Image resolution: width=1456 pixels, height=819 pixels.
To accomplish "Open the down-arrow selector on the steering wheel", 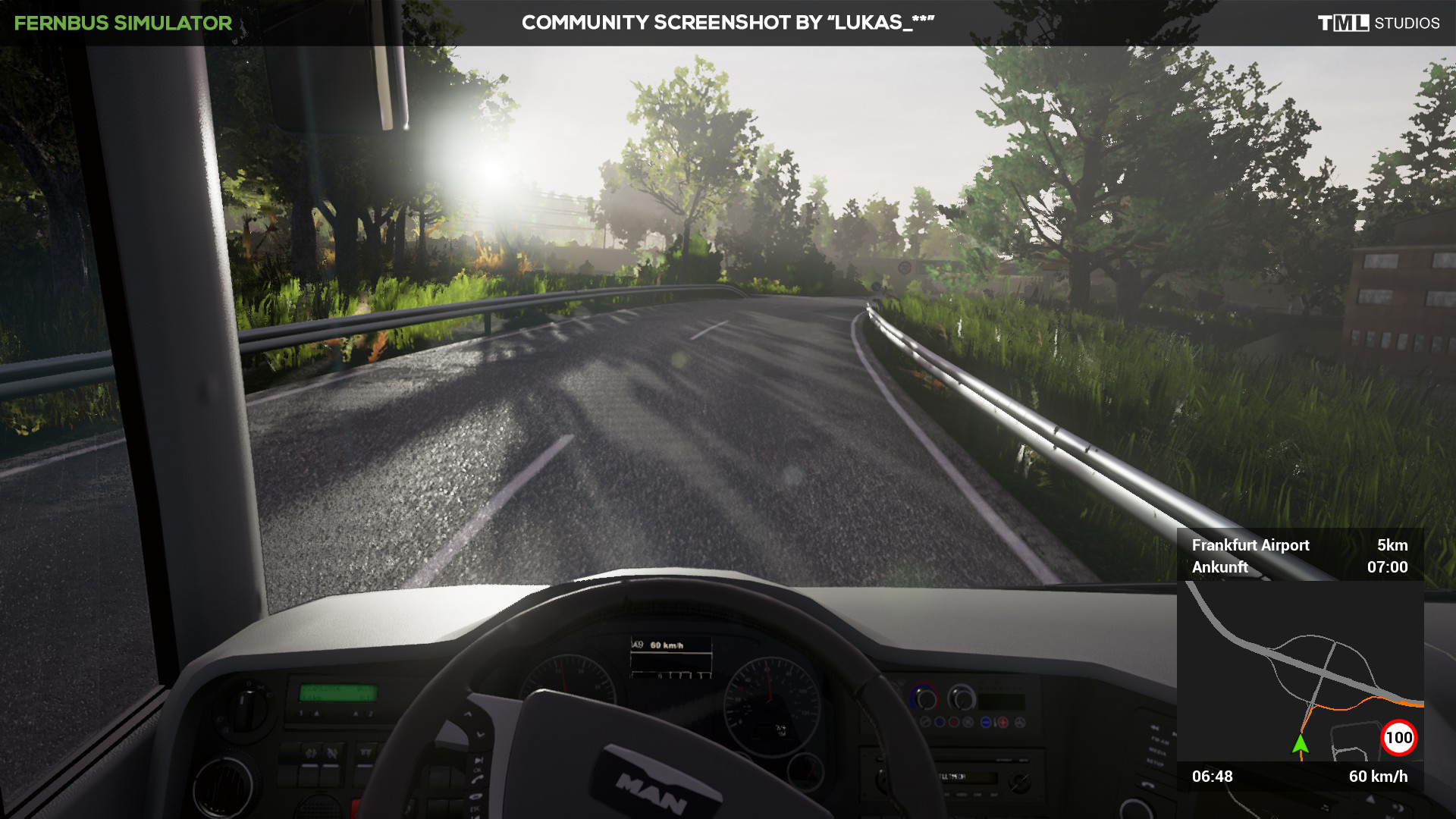I will [480, 733].
